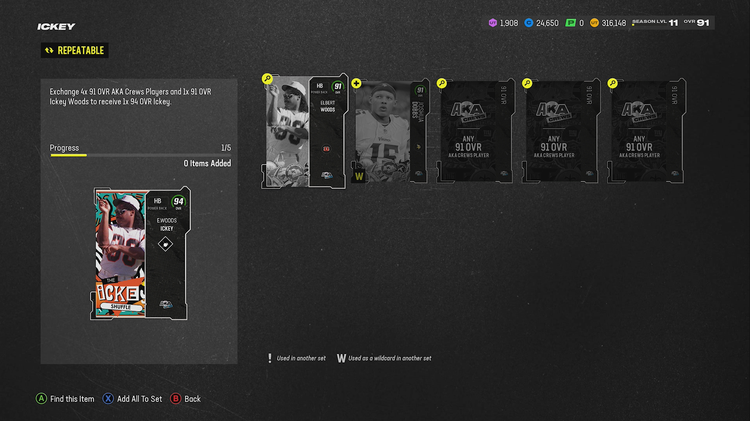Select the Joshua Dobbs wildcard card slot
The image size is (750, 421).
[x=390, y=132]
